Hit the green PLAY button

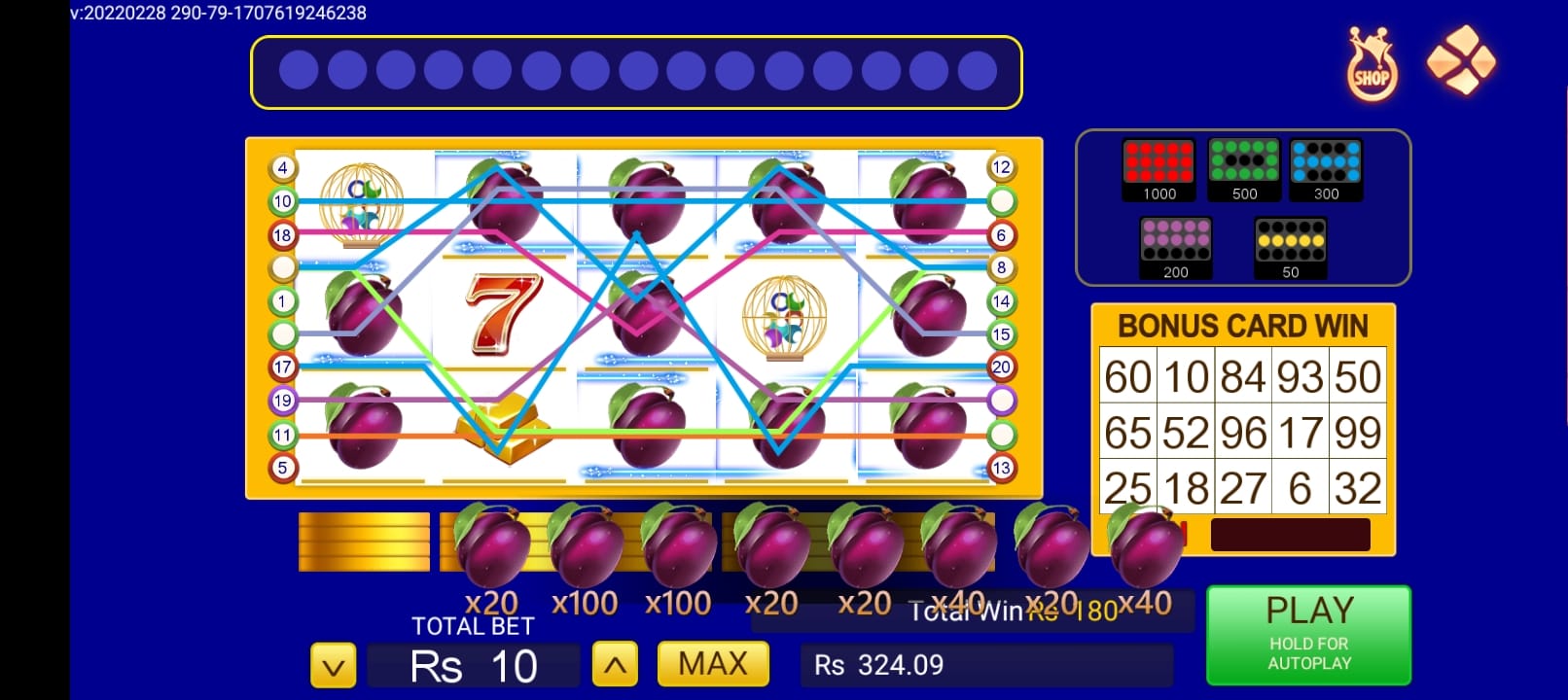[x=1308, y=635]
